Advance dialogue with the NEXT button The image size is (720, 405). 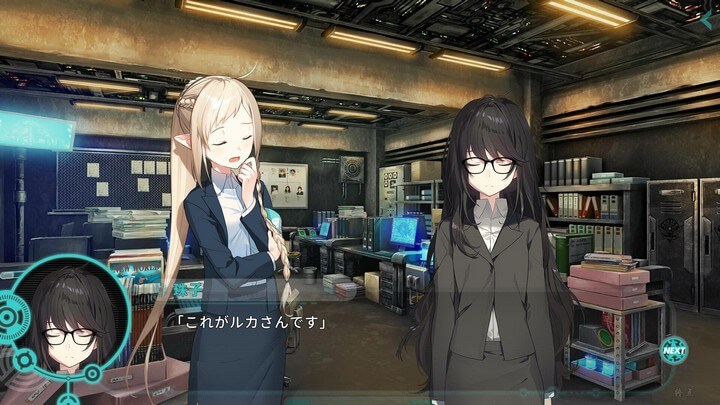click(674, 350)
